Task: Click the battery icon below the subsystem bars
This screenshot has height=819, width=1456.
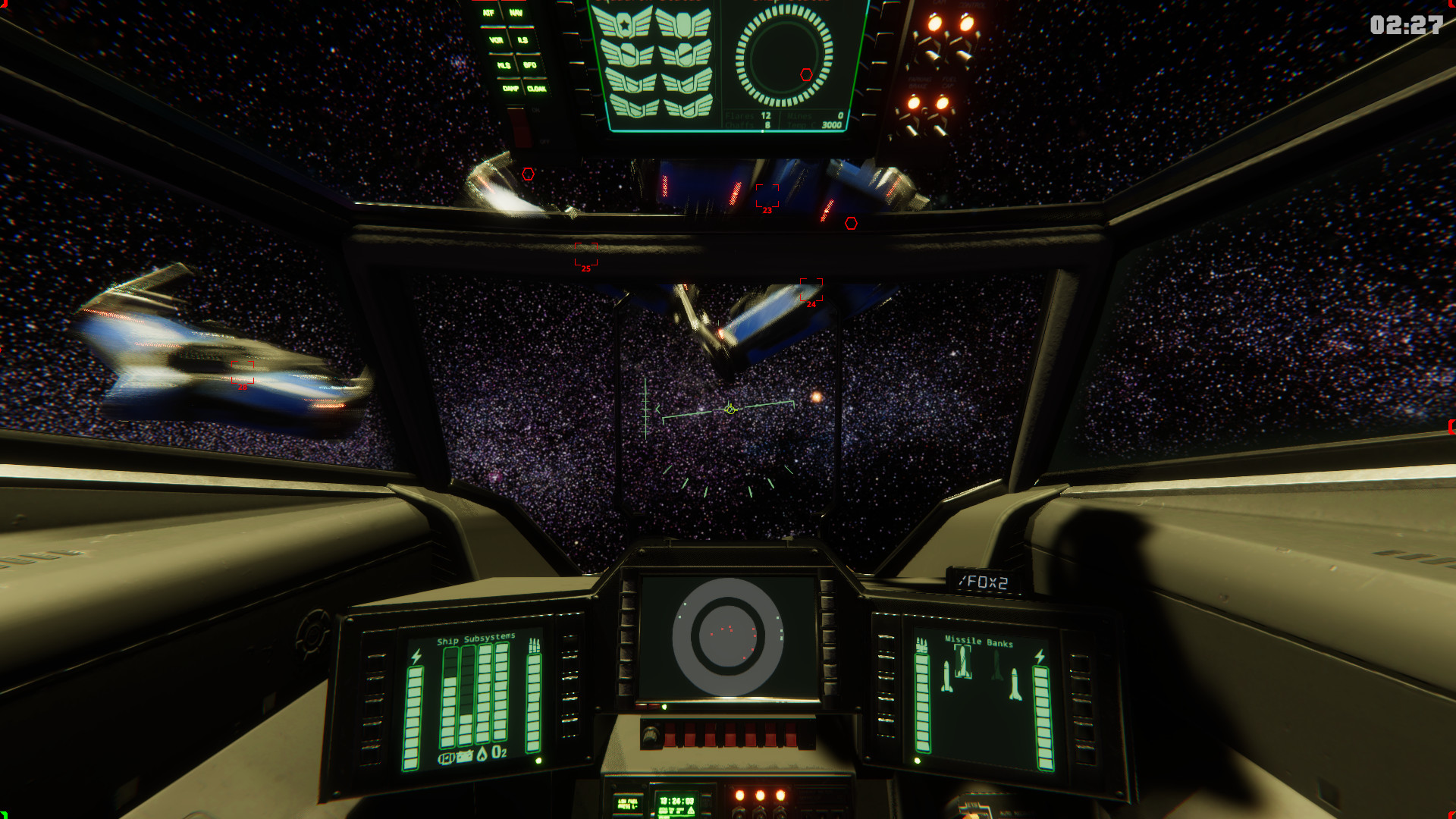Action: [465, 756]
